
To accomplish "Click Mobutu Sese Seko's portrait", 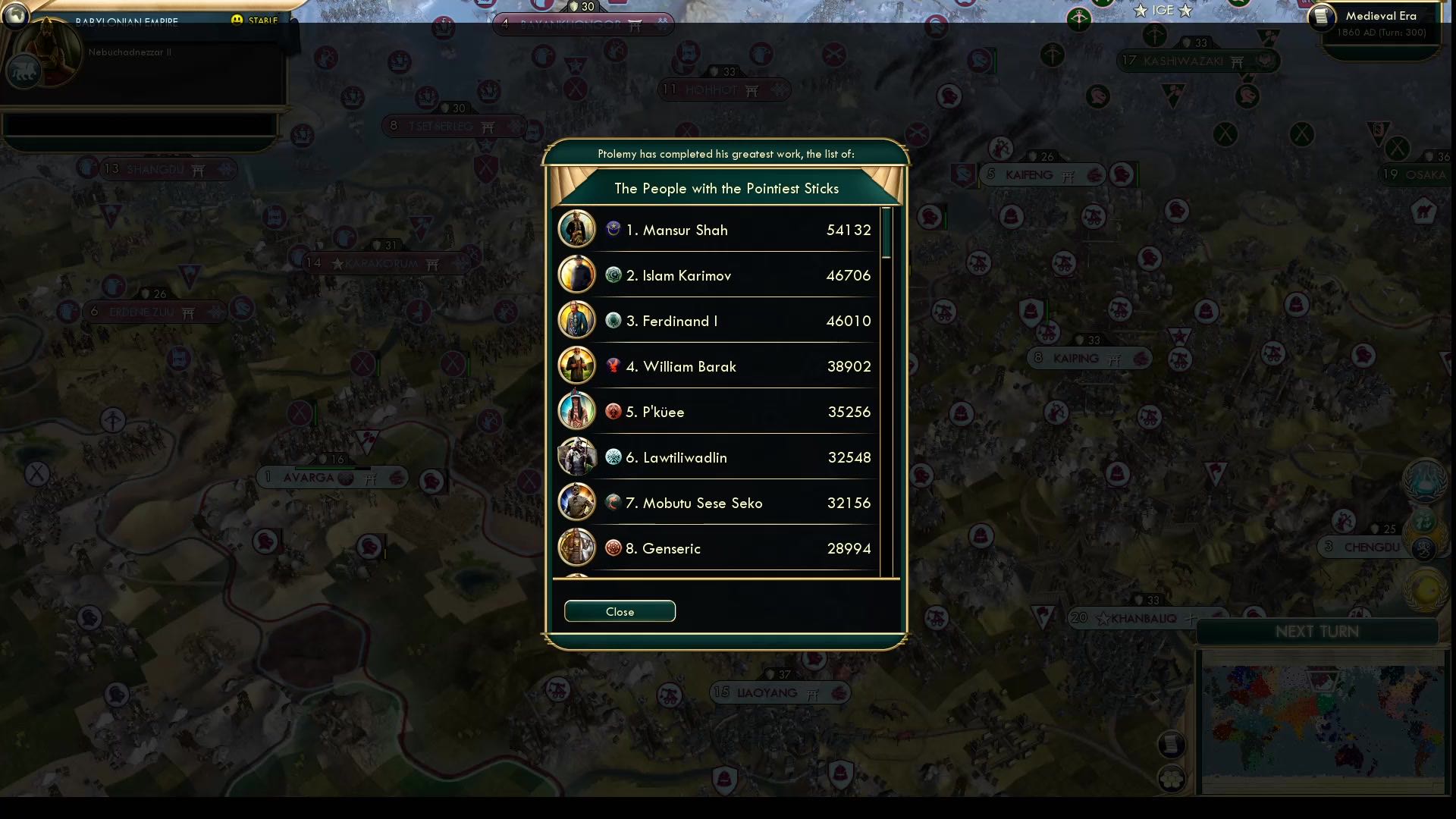I will pyautogui.click(x=577, y=502).
